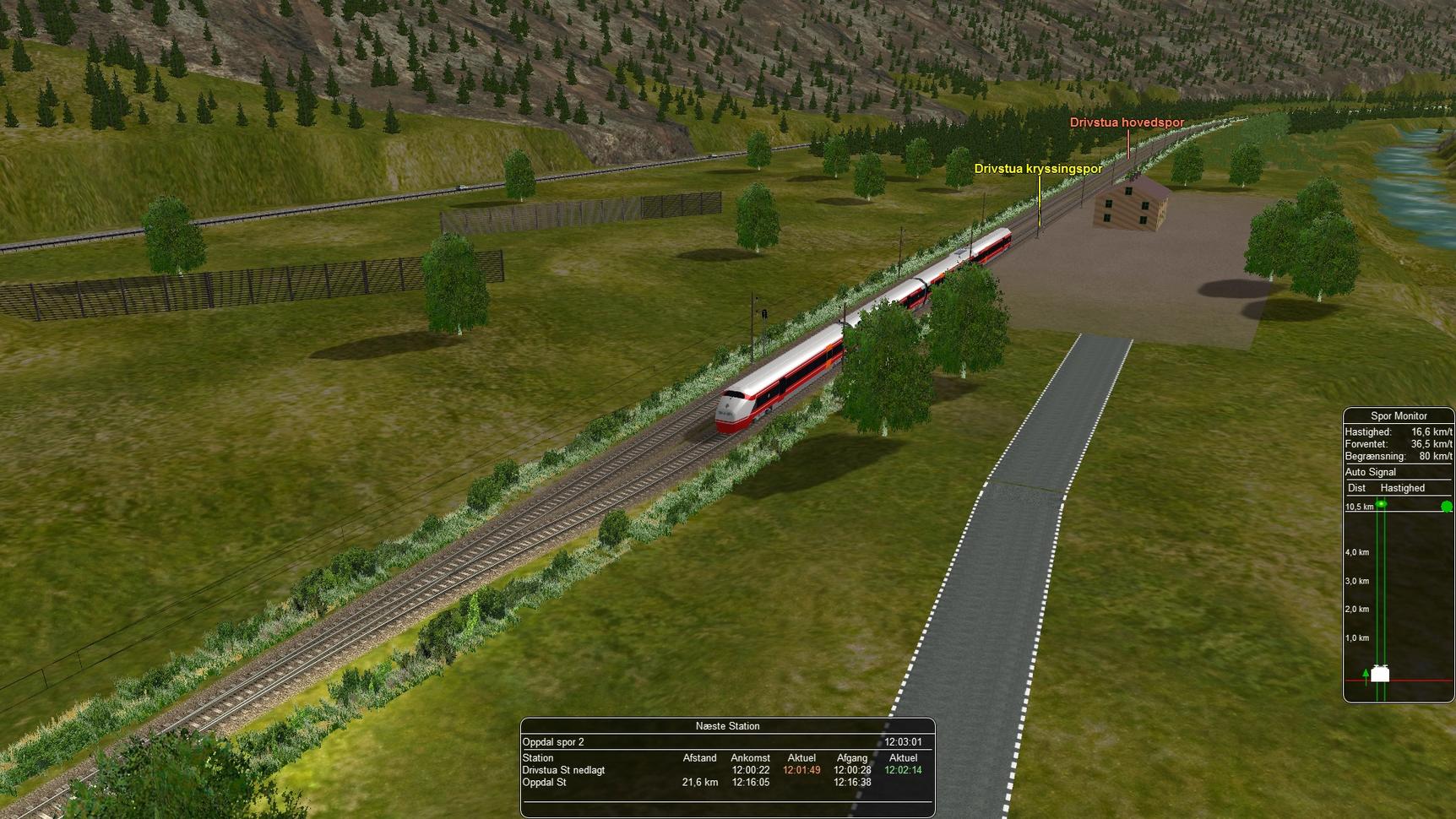Select the Spor Monitor window title
This screenshot has height=819, width=1456.
(1399, 415)
